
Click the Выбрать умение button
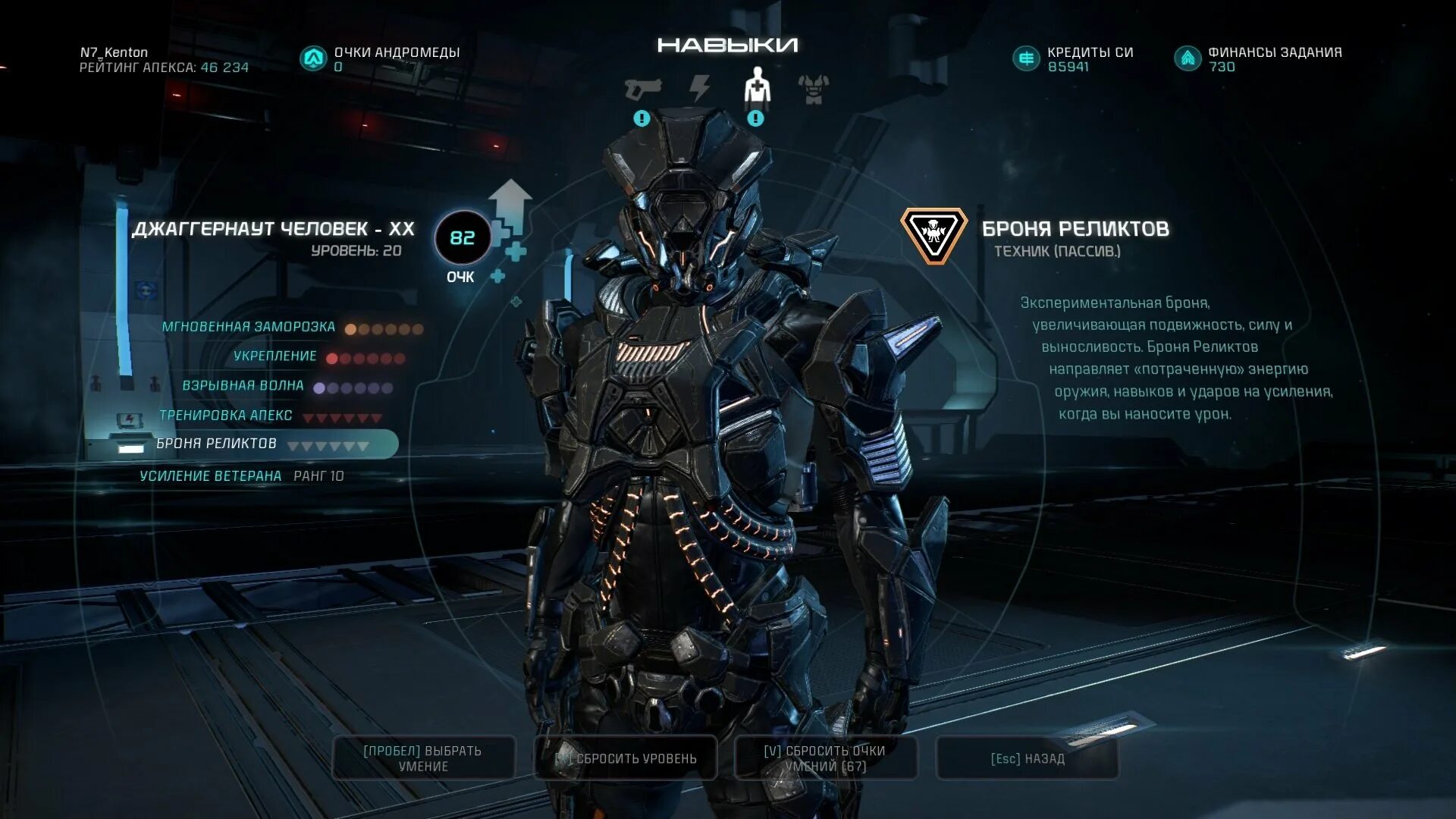click(x=423, y=758)
